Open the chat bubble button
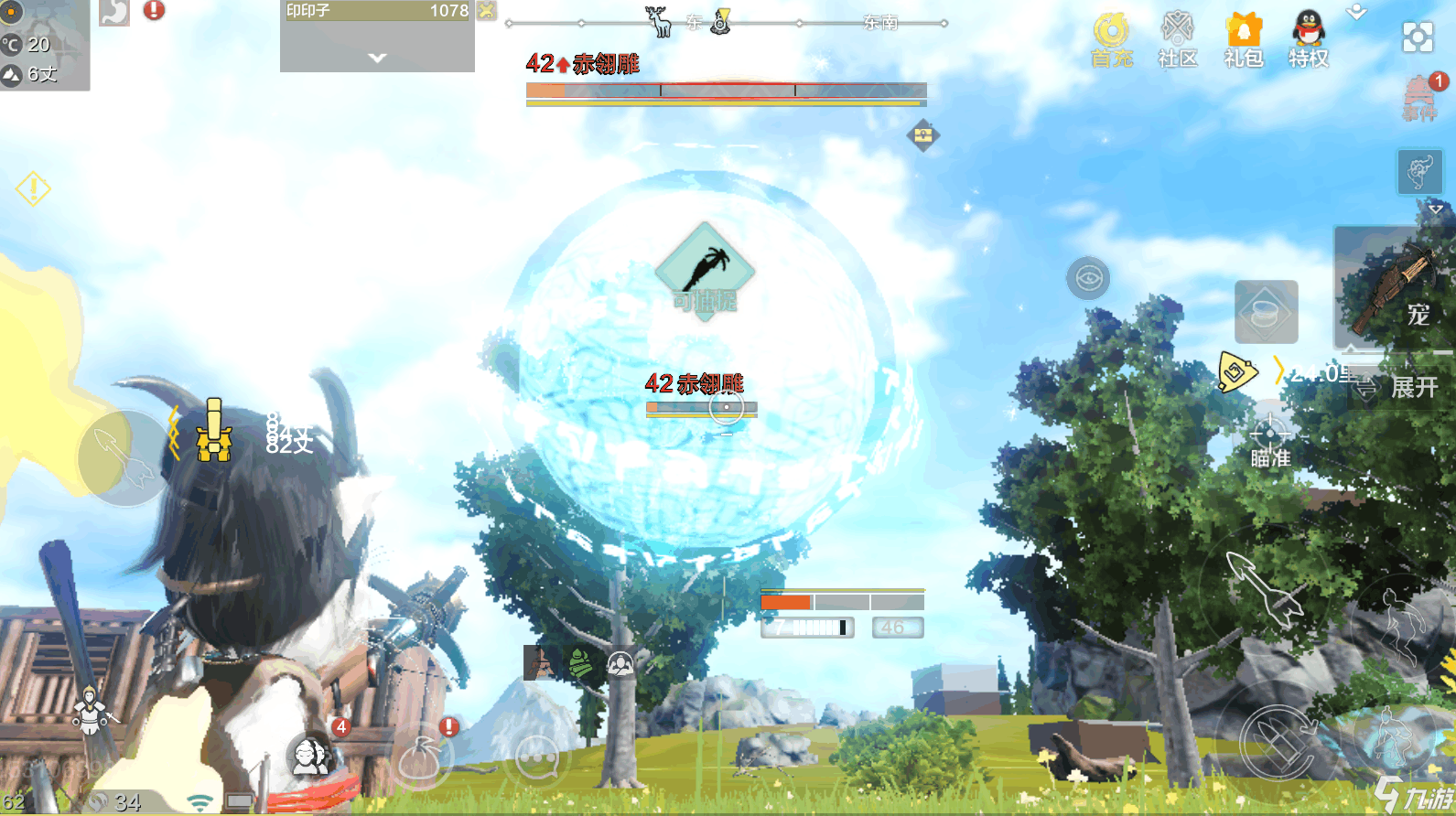 click(537, 757)
